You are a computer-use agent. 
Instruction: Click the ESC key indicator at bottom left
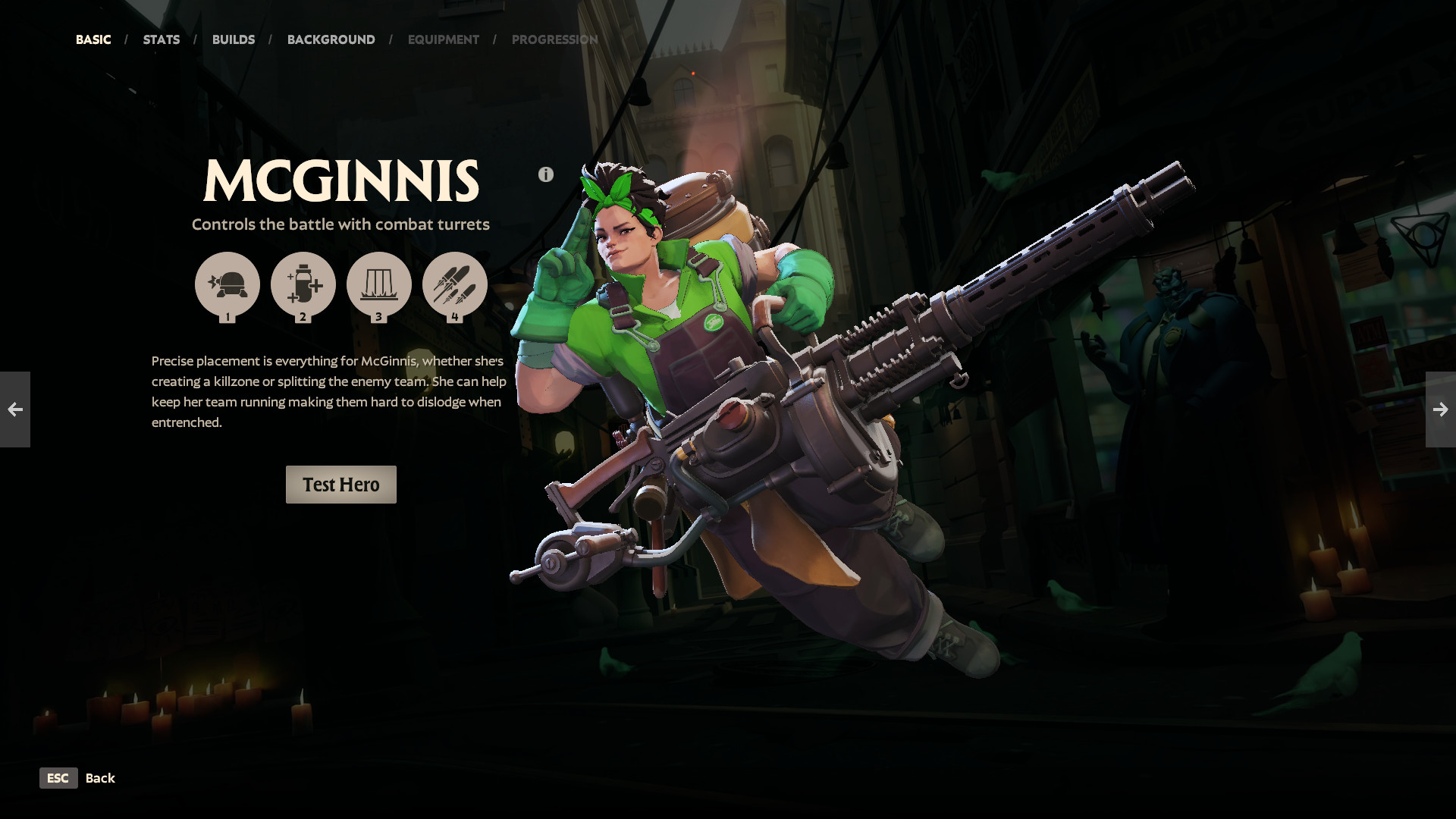click(x=58, y=778)
